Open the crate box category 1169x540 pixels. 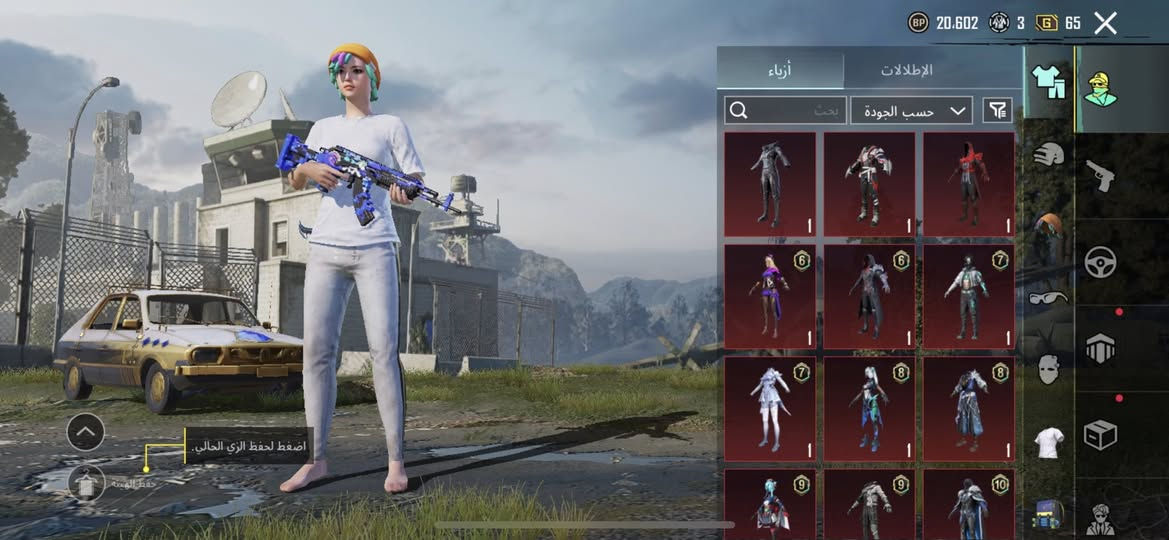(1100, 435)
